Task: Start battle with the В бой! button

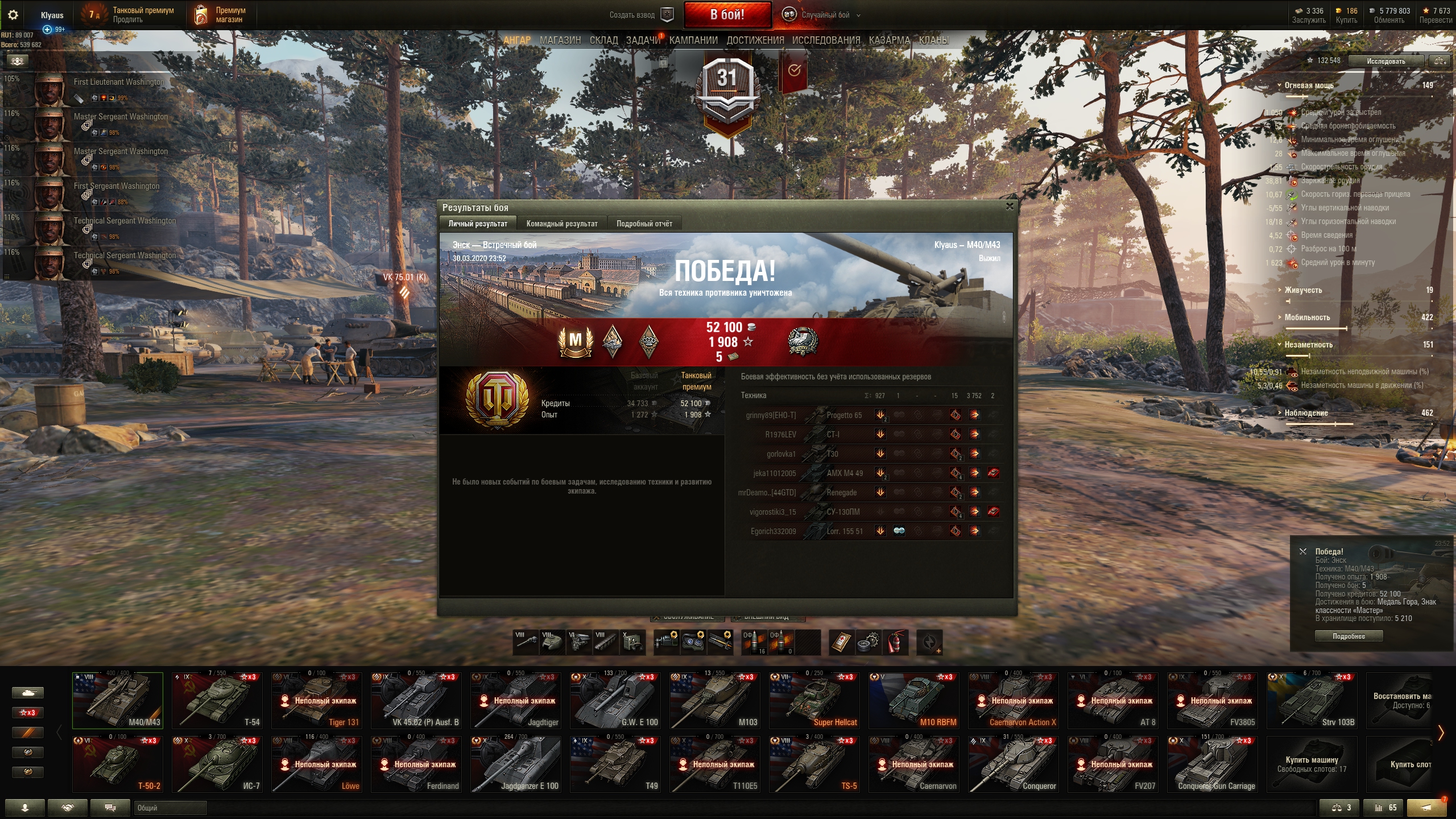Action: coord(727,15)
